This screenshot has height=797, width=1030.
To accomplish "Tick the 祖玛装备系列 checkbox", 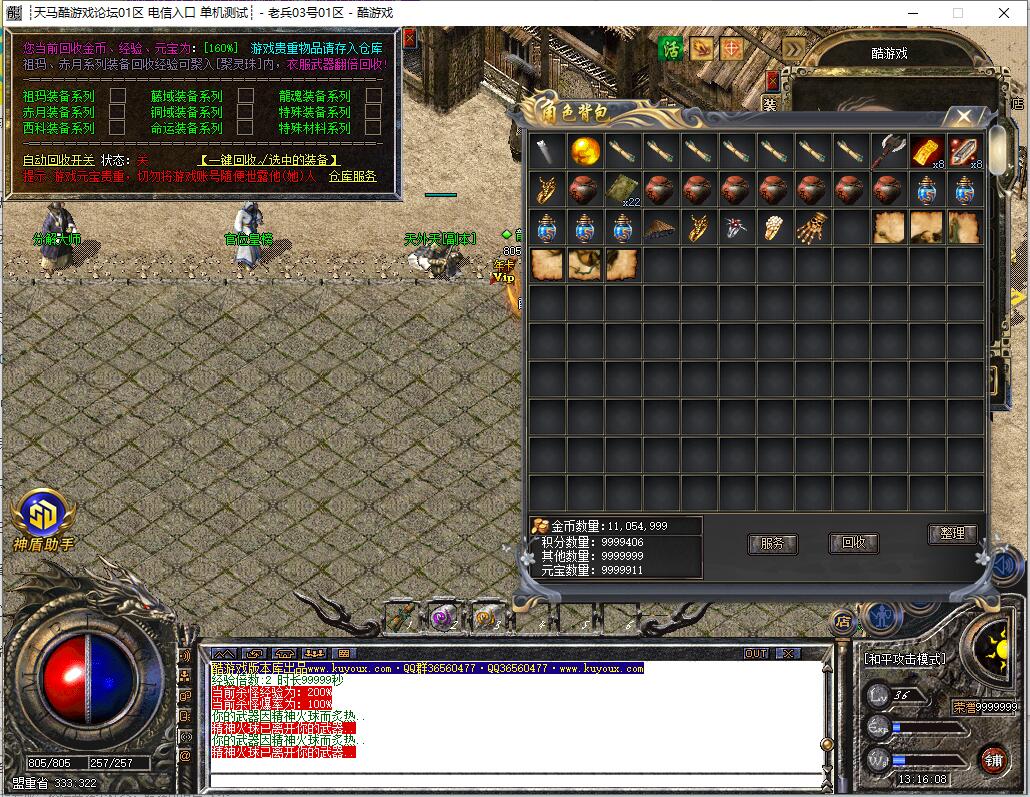I will click(117, 96).
